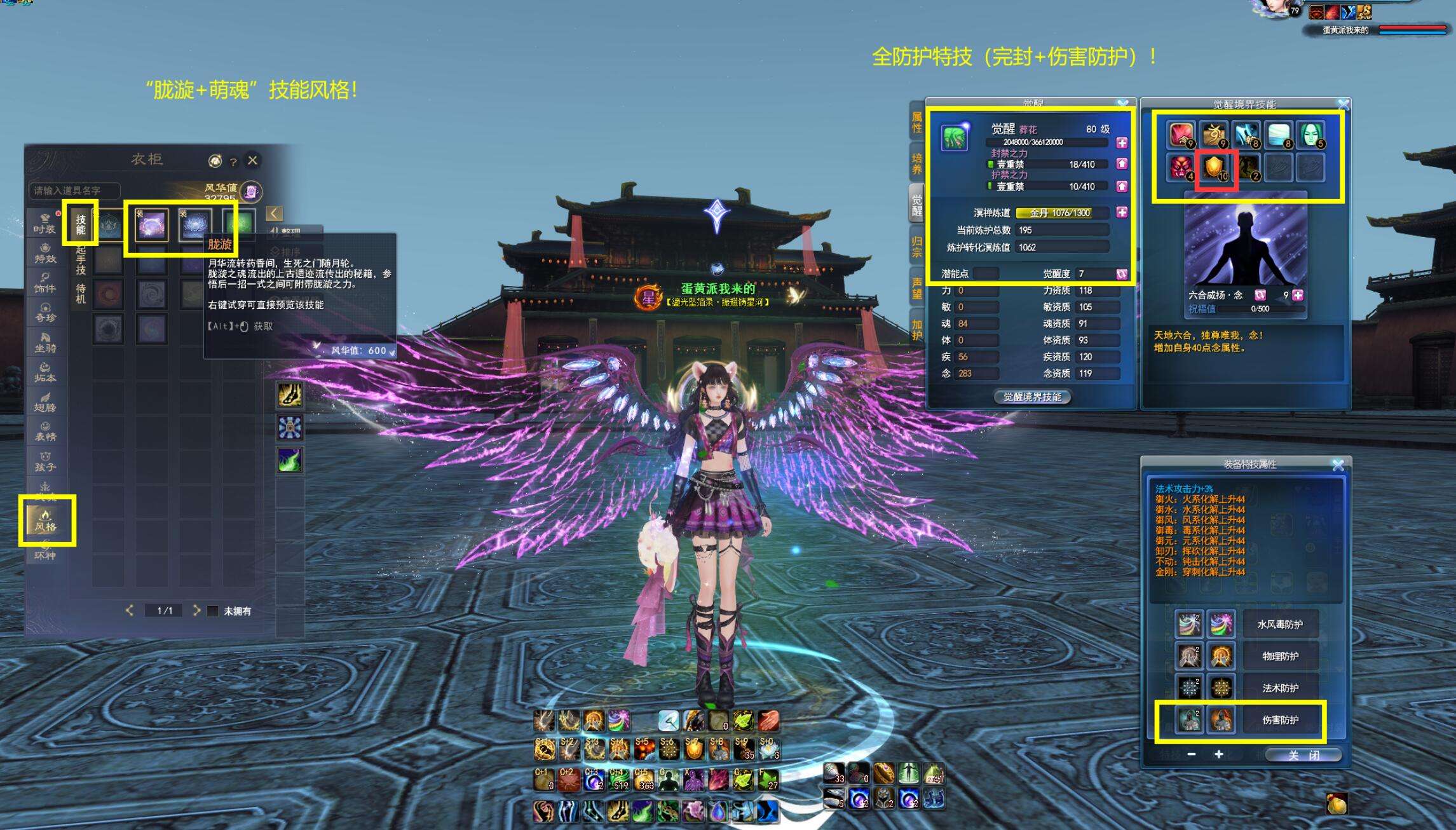Switch to the 培养 side tab
Image resolution: width=1456 pixels, height=830 pixels.
916,163
